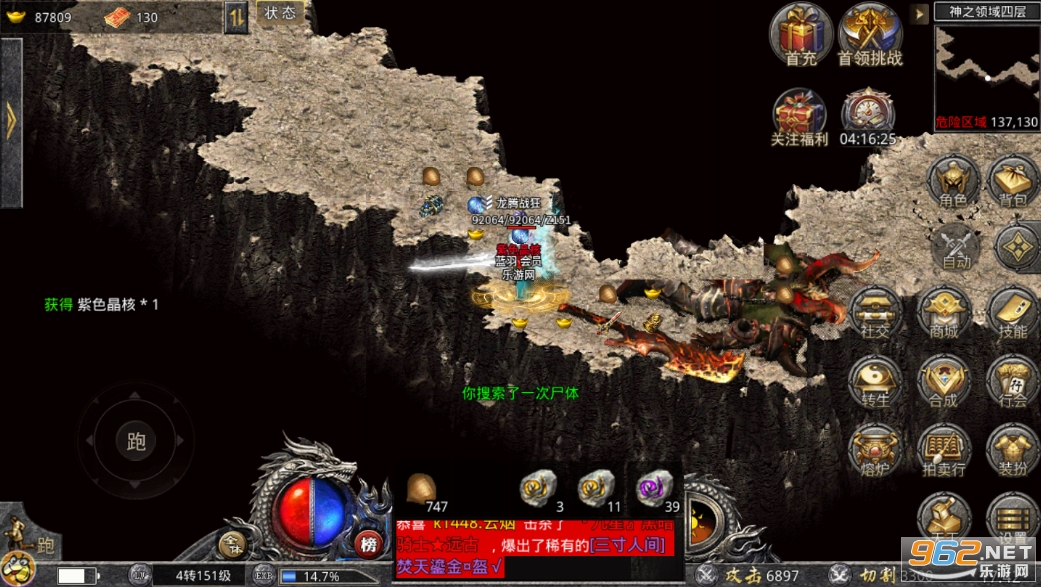Screen dimensions: 1041x587
Task: Open the 首领挑战 boss challenge
Action: click(870, 34)
